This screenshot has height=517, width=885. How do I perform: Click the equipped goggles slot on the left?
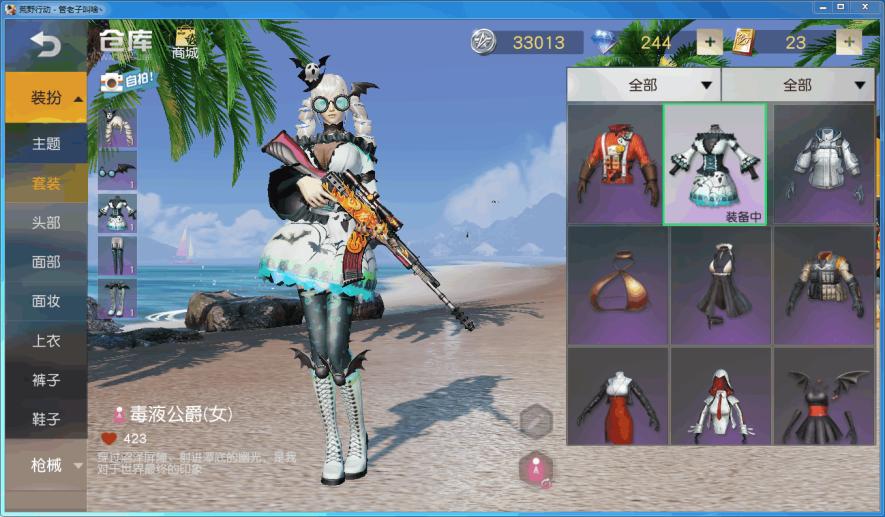click(117, 170)
